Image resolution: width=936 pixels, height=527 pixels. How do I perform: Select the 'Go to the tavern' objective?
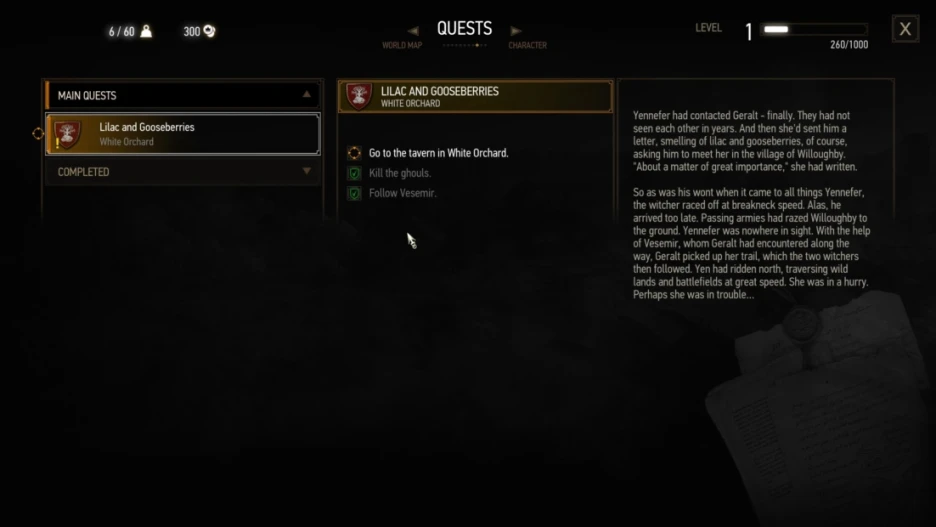click(438, 153)
